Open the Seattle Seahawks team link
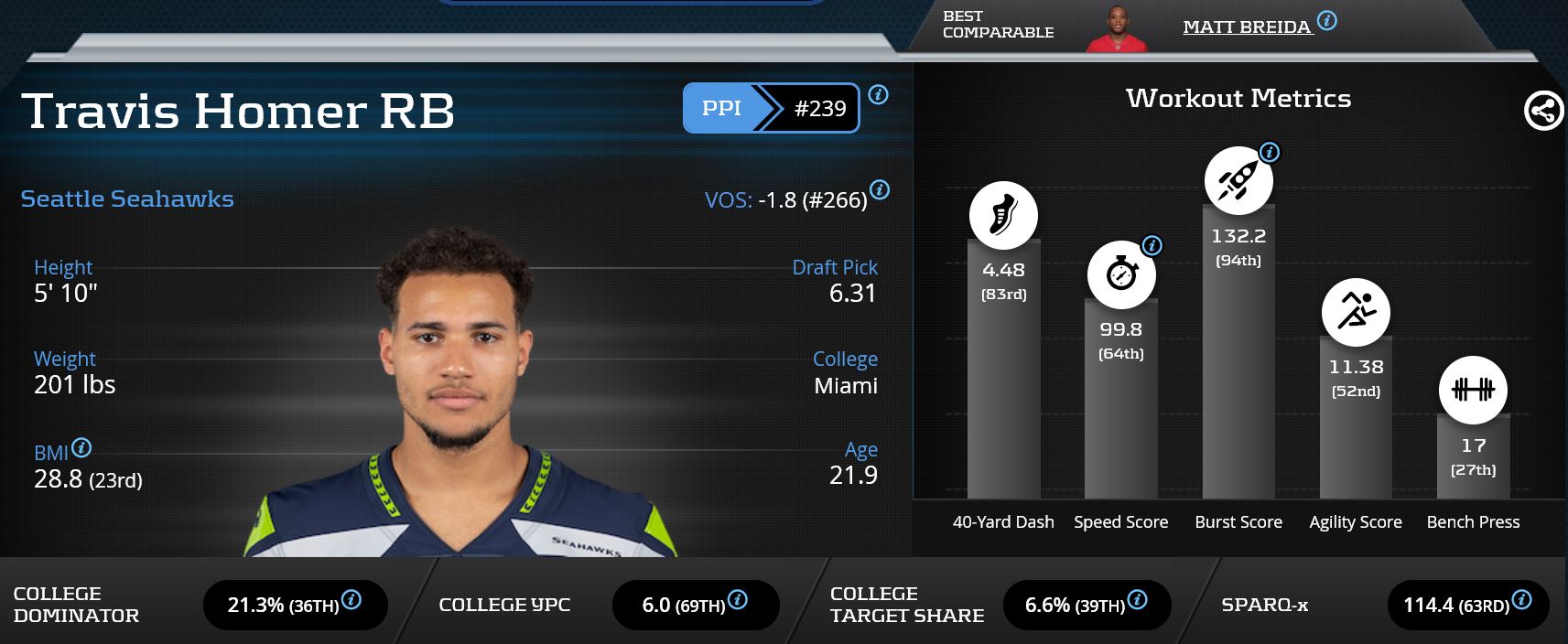Viewport: 1568px width, 644px height. (127, 199)
